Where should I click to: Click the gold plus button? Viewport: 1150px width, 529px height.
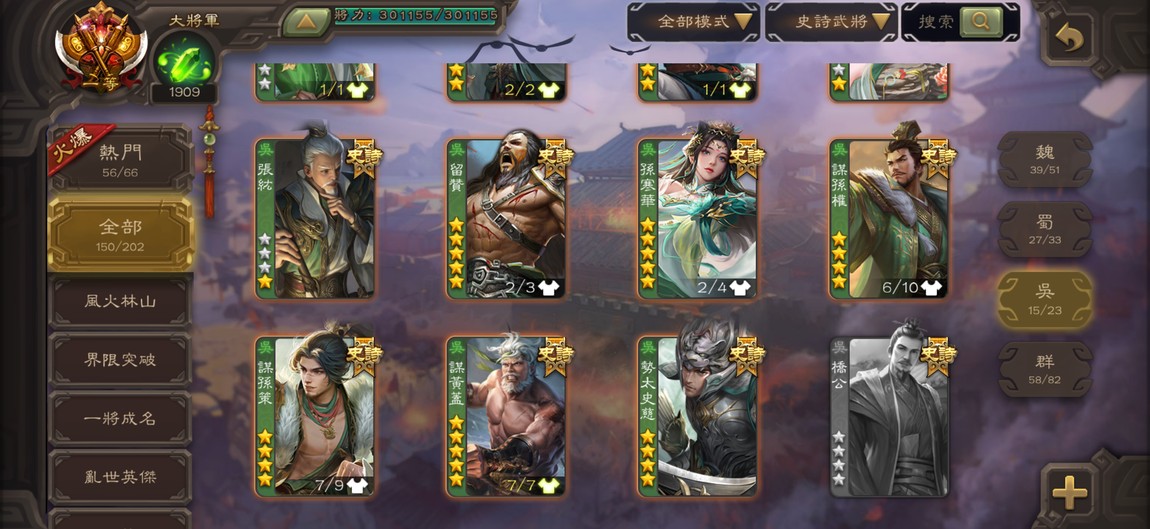[x=1069, y=491]
